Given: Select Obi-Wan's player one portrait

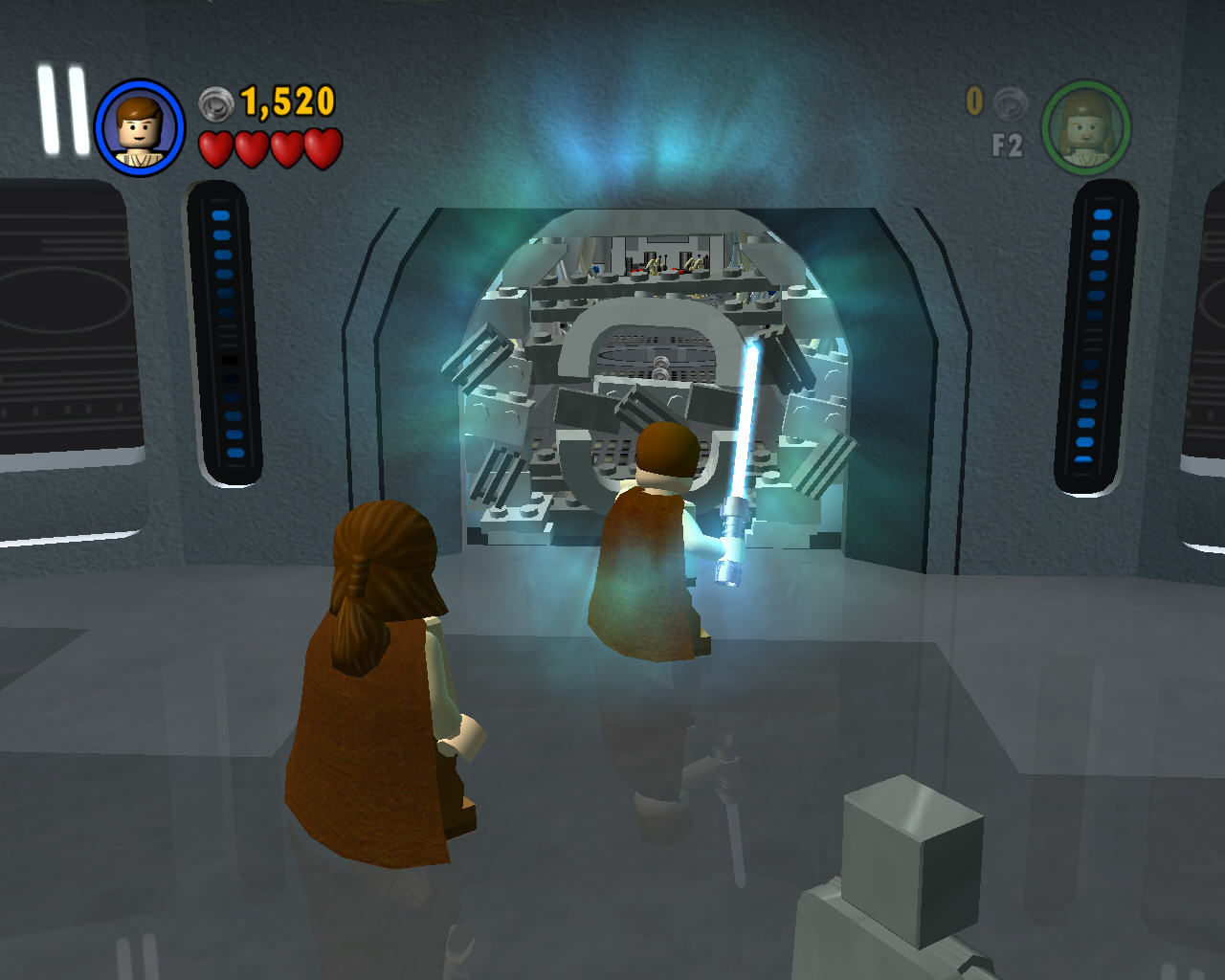Looking at the screenshot, I should (140, 128).
